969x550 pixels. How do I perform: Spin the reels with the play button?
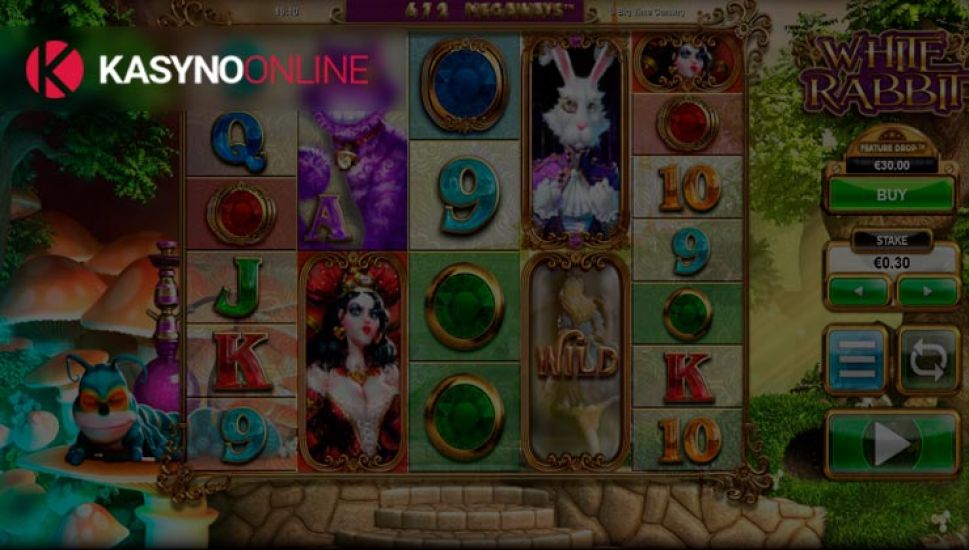892,441
